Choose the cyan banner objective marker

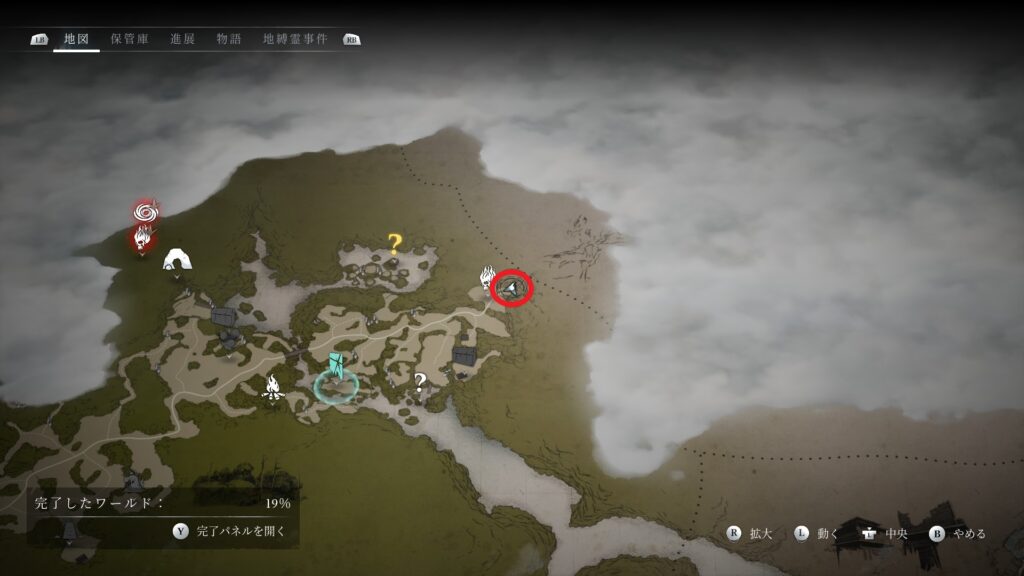pyautogui.click(x=336, y=368)
